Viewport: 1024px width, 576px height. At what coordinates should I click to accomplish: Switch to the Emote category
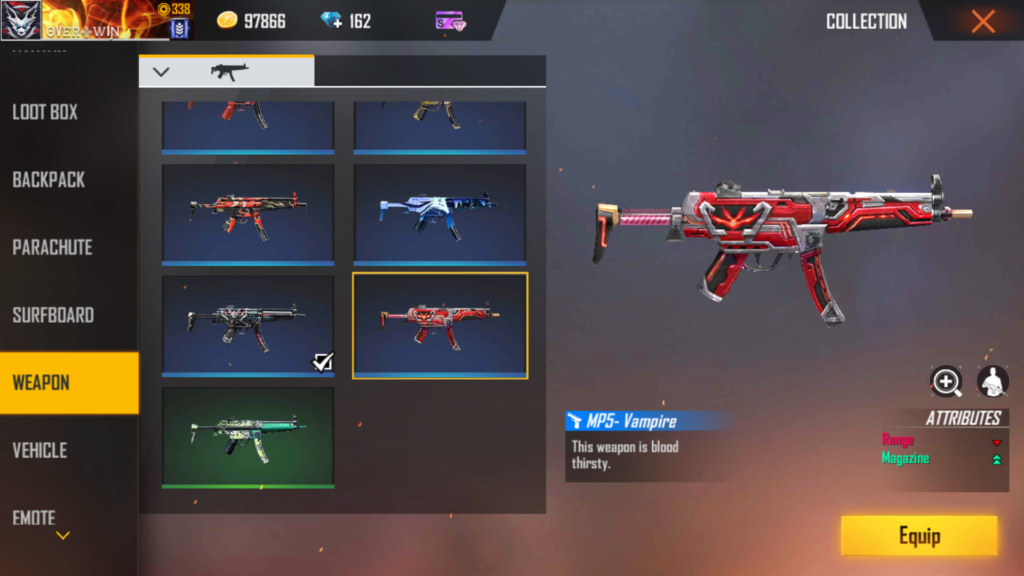pos(34,517)
